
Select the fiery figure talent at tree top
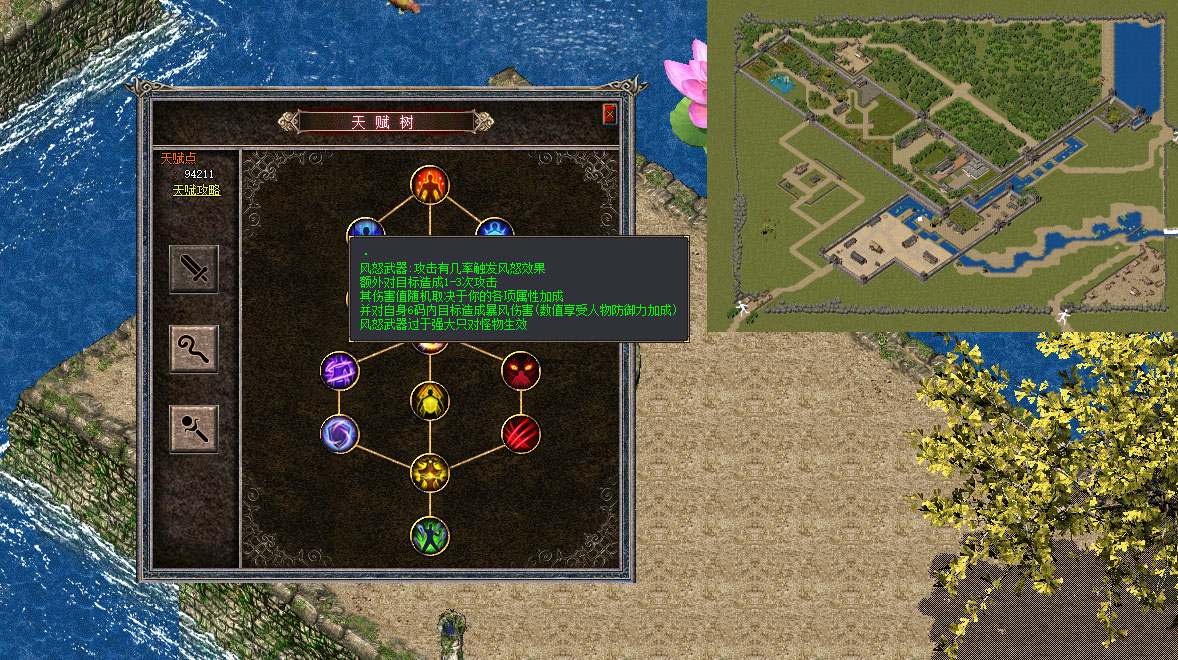click(x=430, y=184)
